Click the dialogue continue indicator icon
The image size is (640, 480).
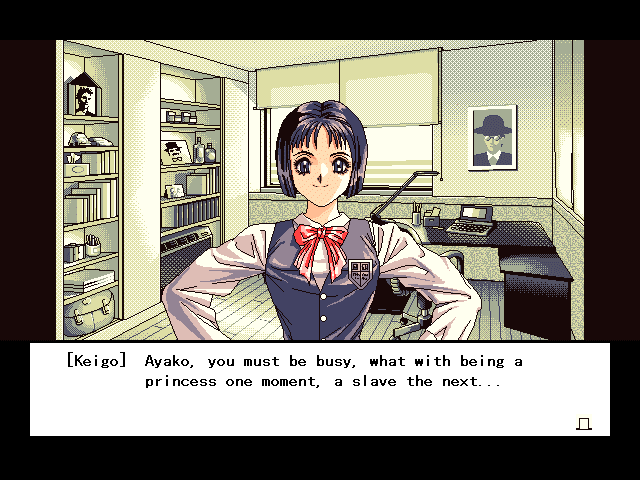coord(584,424)
